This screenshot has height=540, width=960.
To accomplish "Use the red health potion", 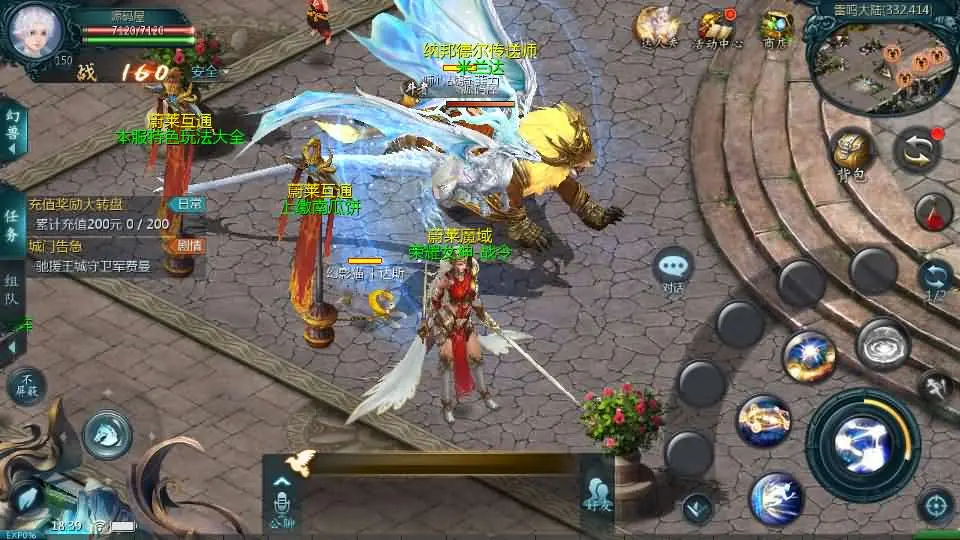I will click(x=932, y=212).
